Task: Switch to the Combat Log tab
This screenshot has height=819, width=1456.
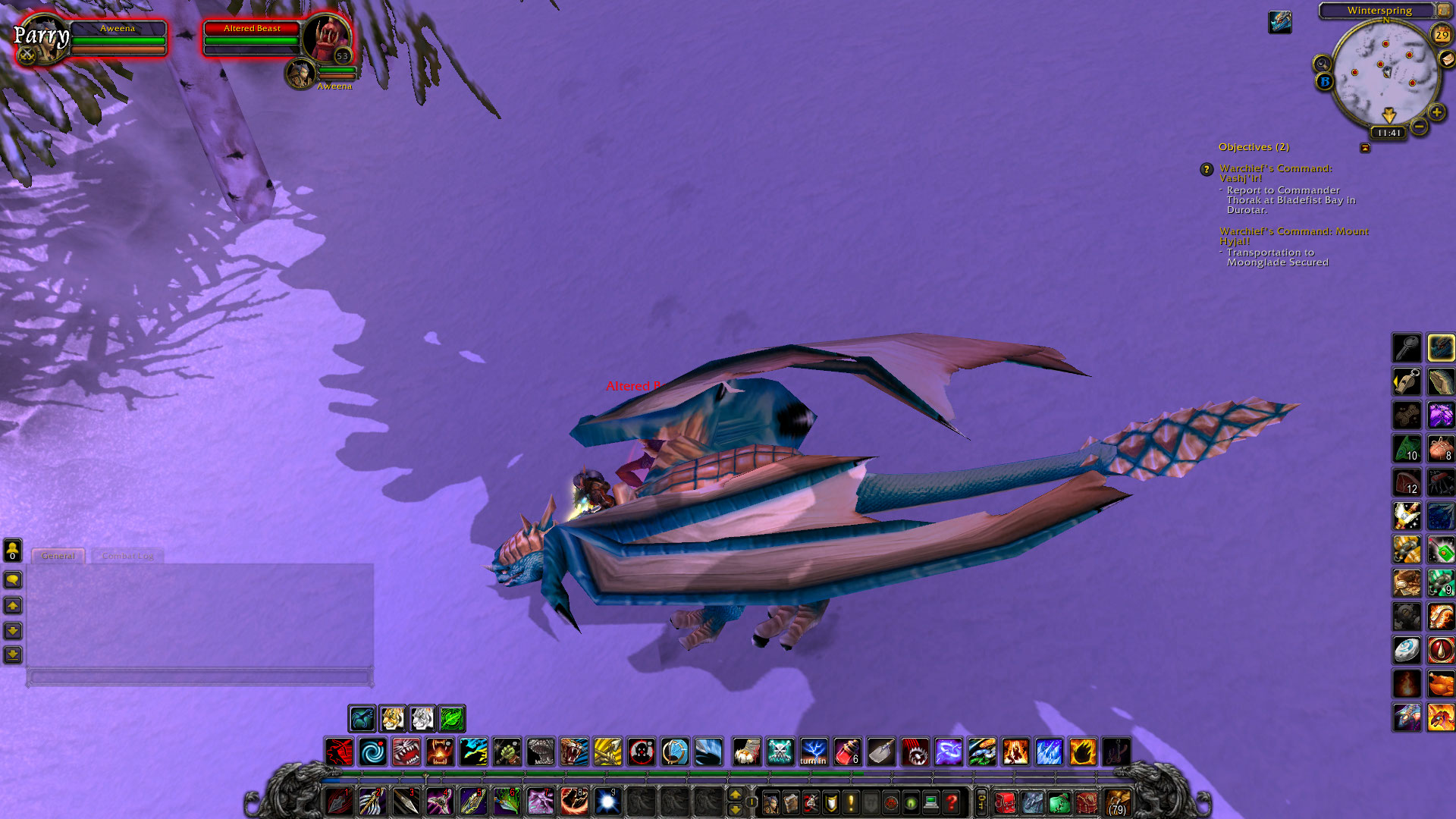Action: 129,556
